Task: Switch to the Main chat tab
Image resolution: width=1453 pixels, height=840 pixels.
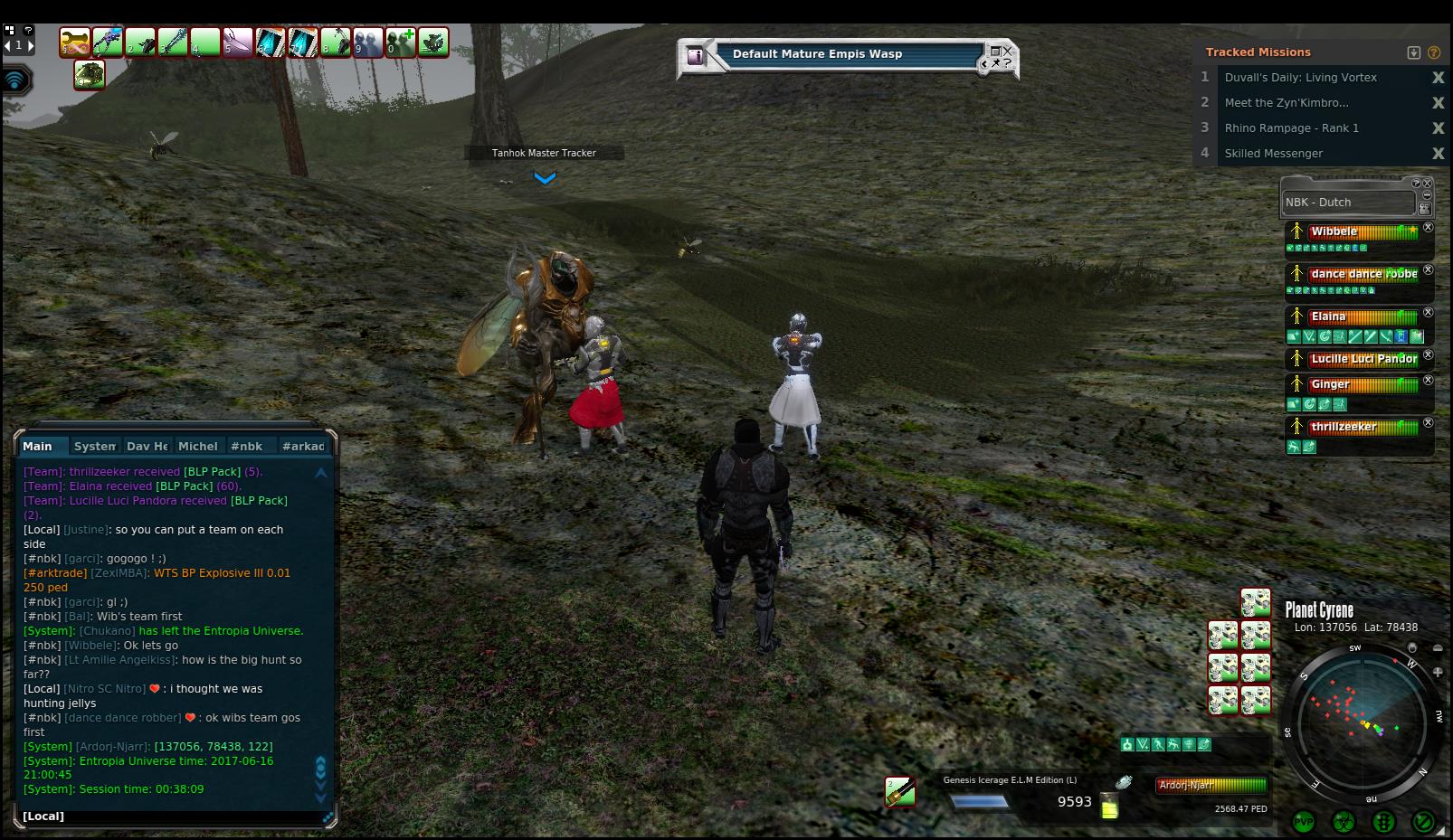Action: coord(38,446)
